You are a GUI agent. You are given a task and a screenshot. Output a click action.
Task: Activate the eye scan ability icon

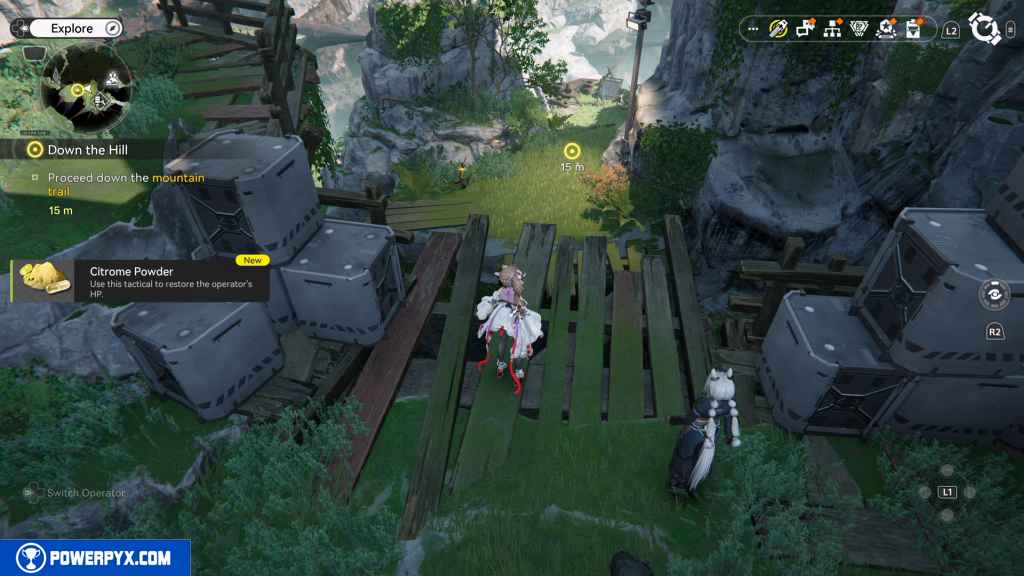(x=995, y=295)
